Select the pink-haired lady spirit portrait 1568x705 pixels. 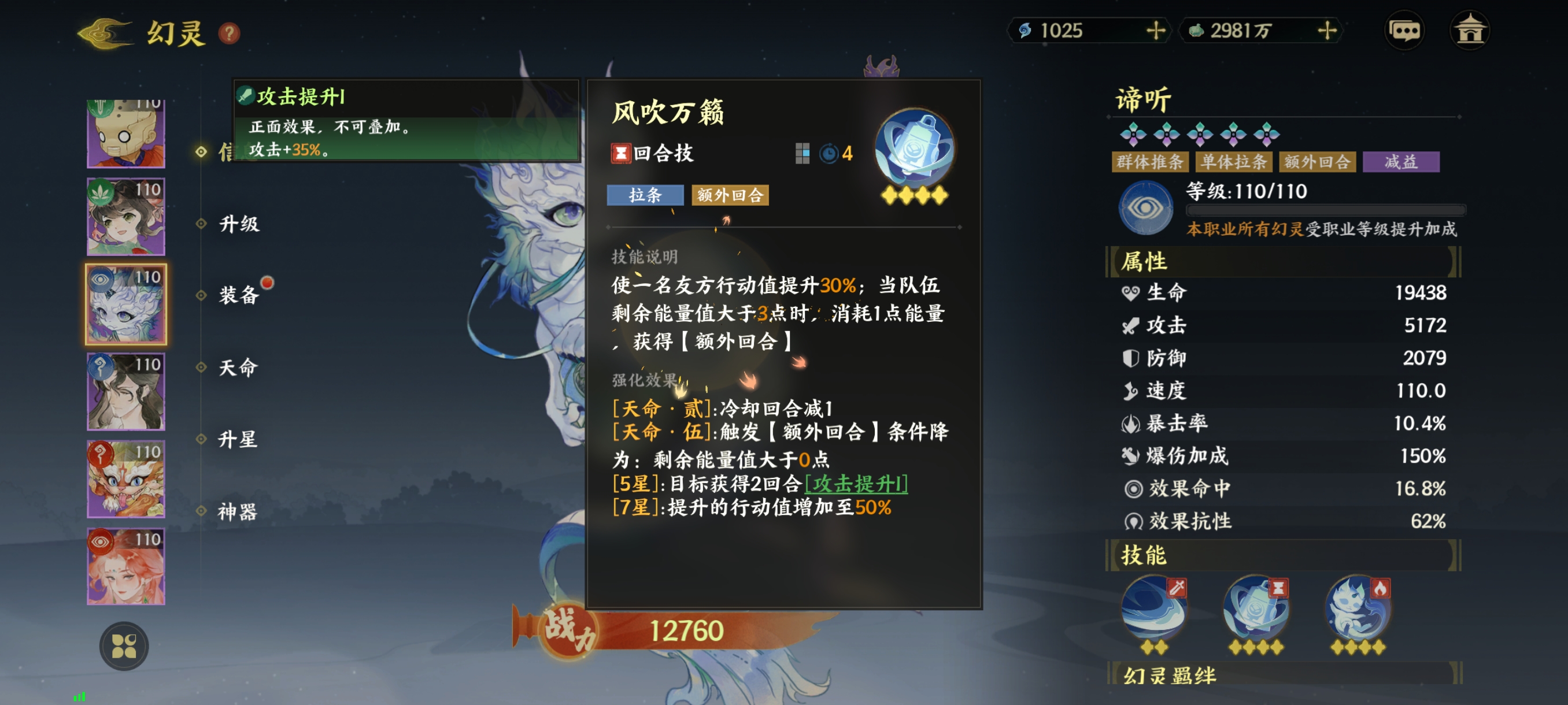tap(126, 566)
